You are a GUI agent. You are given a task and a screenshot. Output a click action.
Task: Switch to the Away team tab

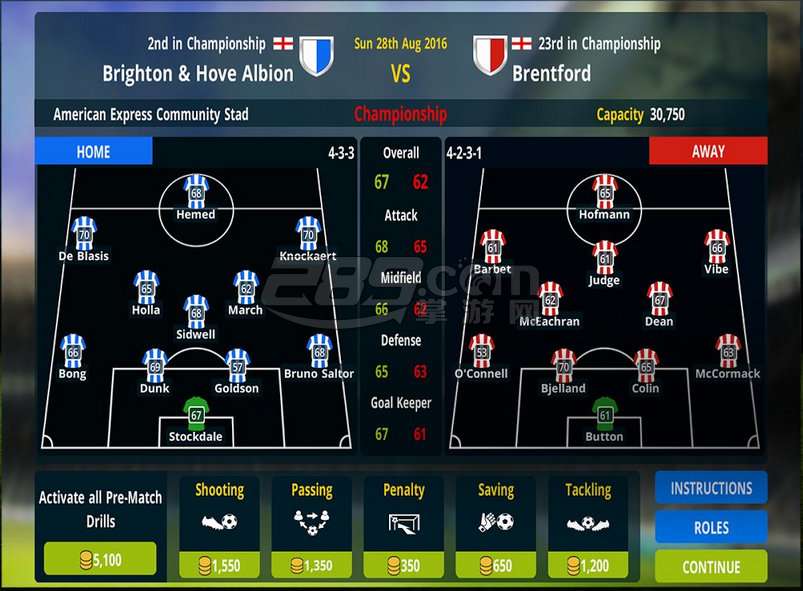click(x=708, y=152)
